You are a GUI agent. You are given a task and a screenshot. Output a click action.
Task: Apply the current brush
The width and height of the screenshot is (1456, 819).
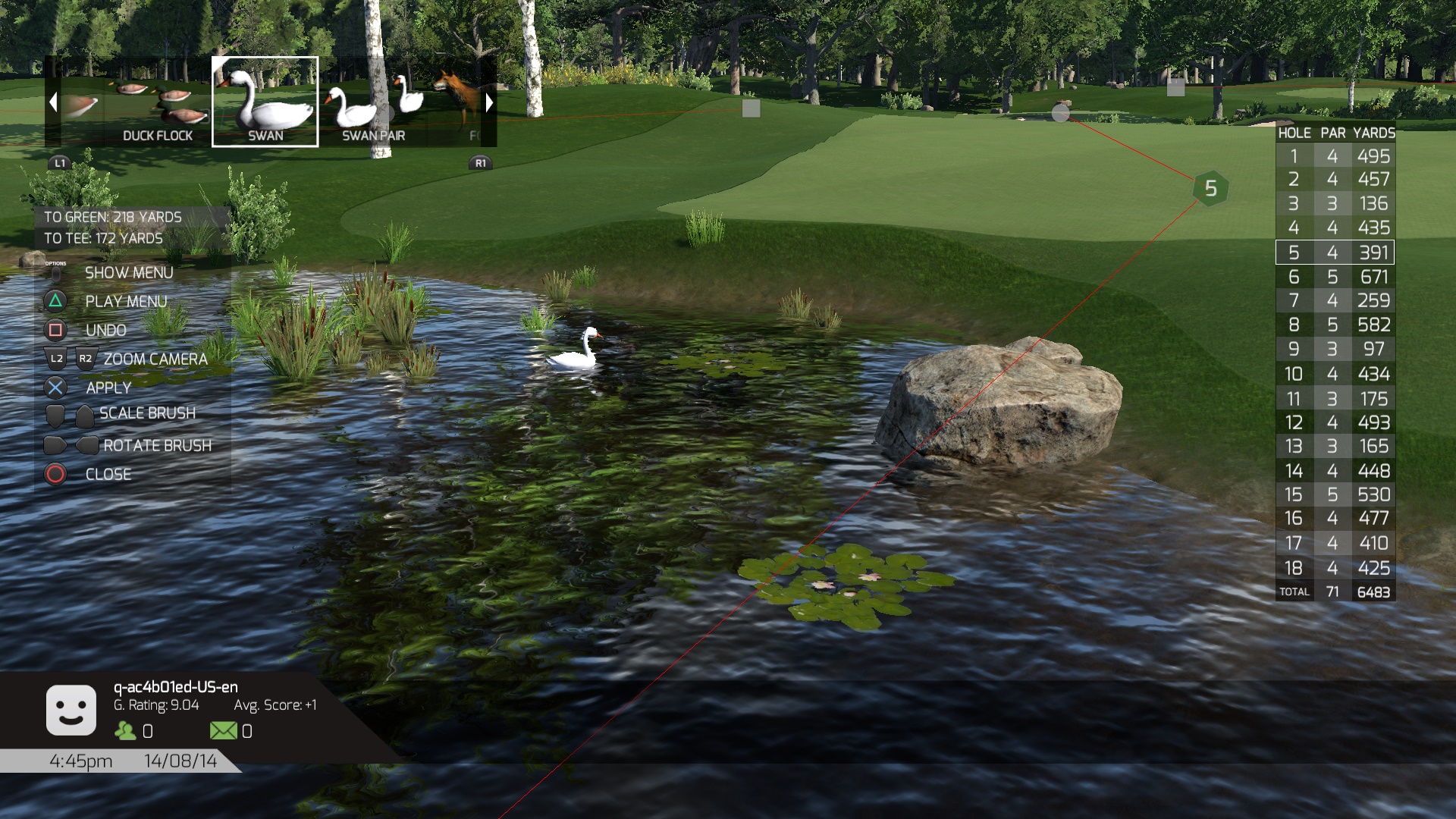click(108, 388)
